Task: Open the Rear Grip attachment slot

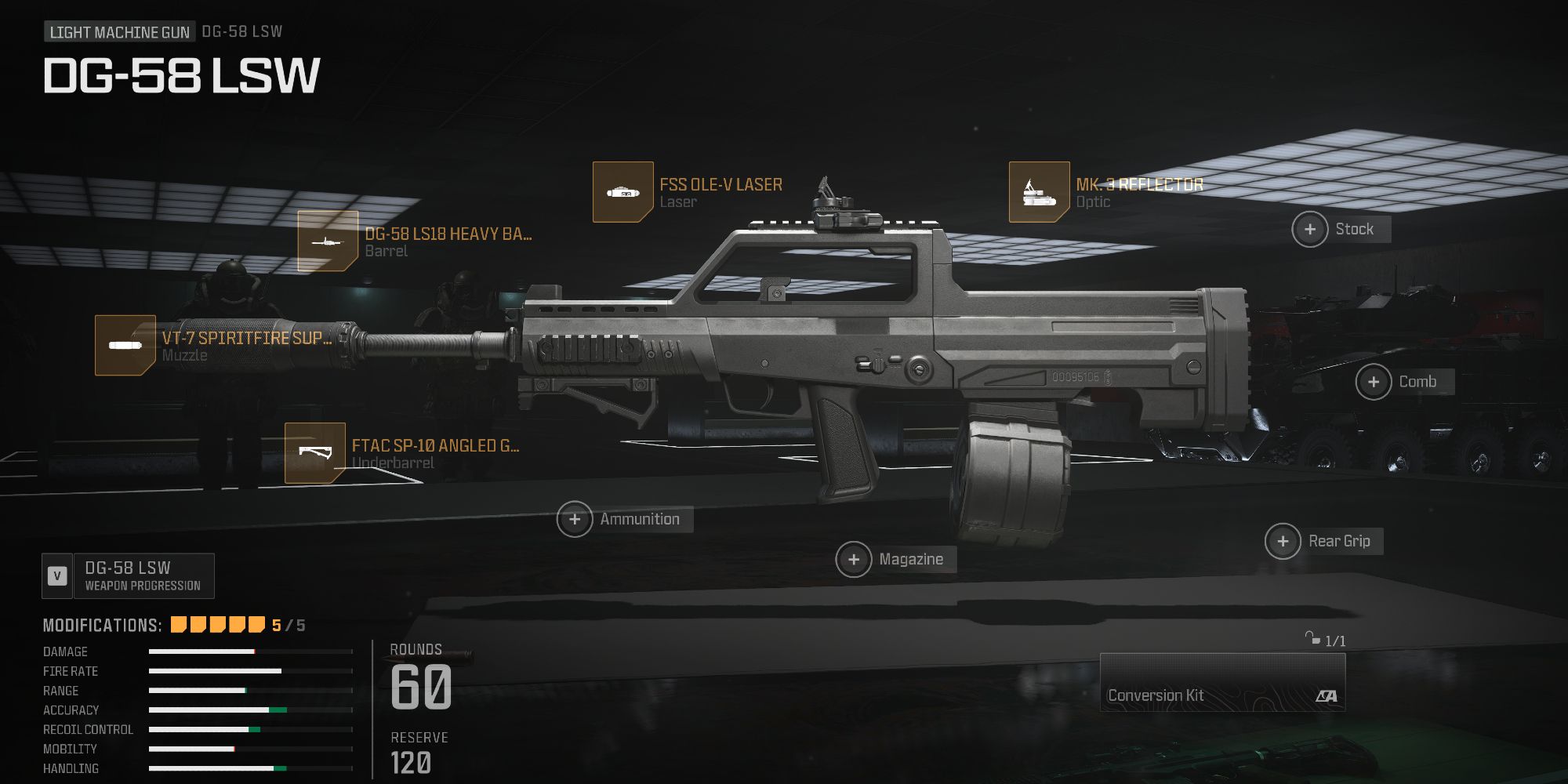Action: click(1283, 541)
